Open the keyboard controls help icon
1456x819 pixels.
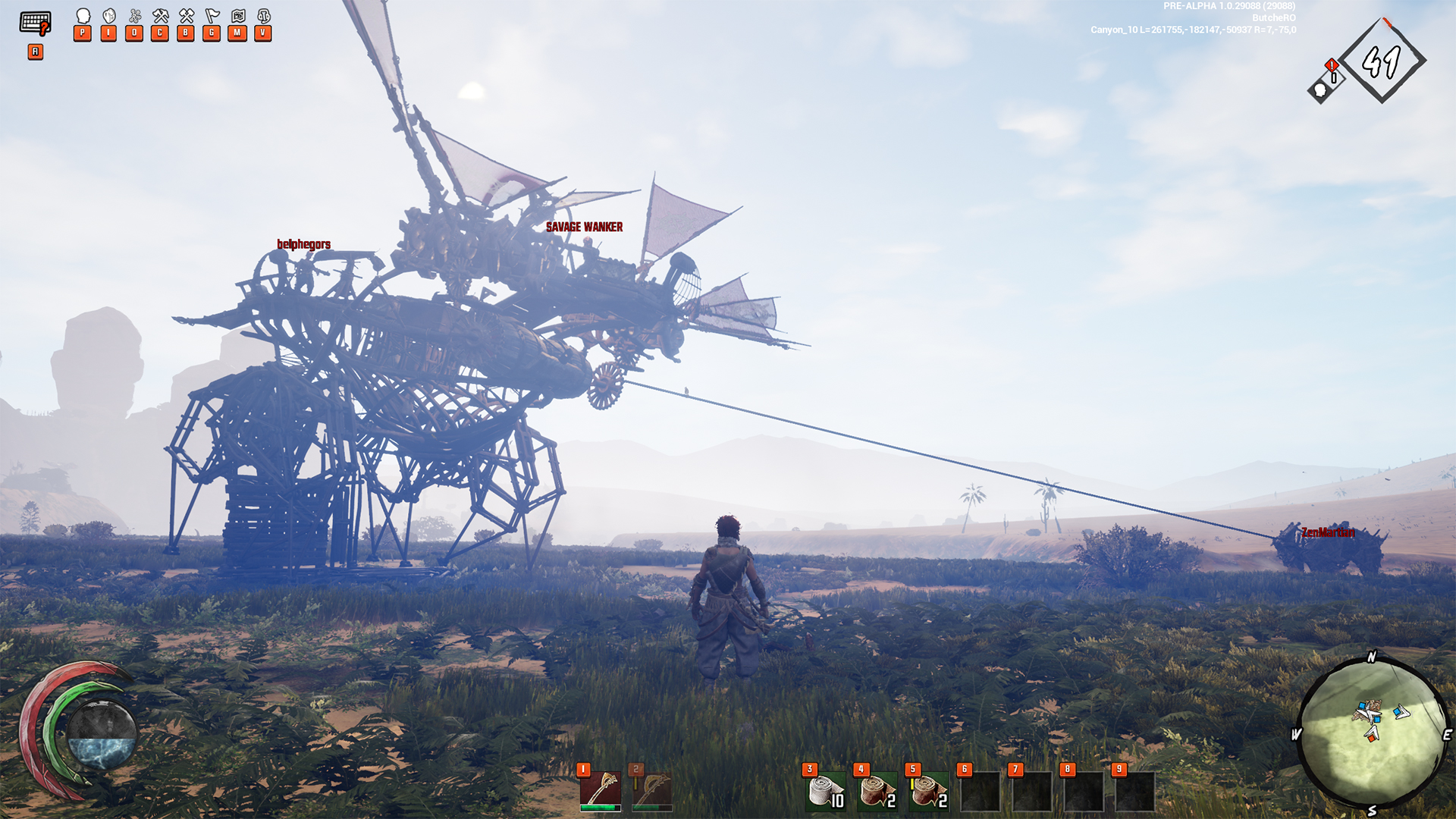pyautogui.click(x=35, y=23)
